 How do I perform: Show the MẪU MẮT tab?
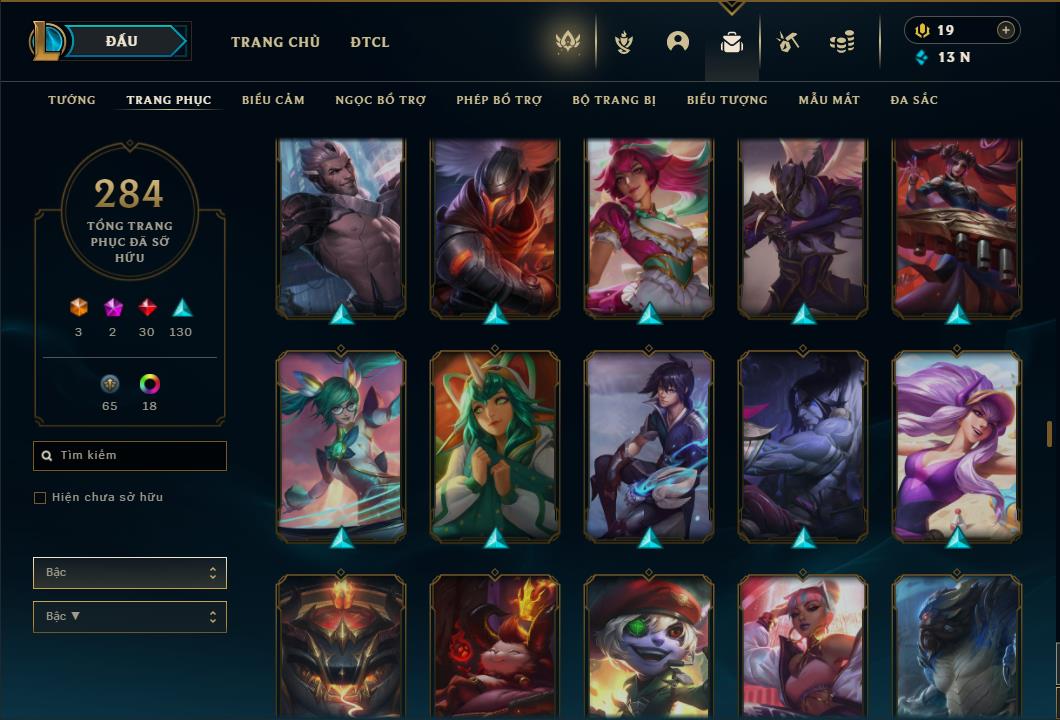point(829,100)
